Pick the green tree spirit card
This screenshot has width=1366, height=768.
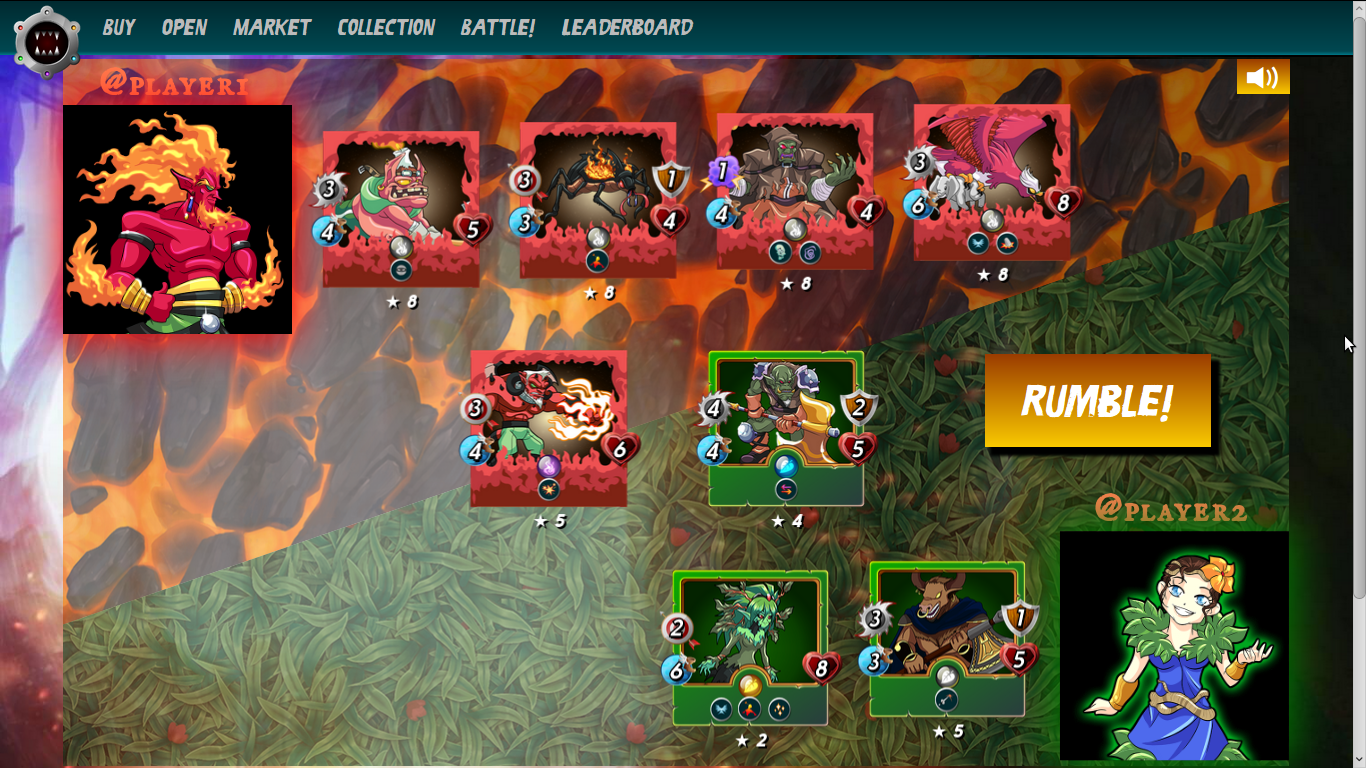pyautogui.click(x=750, y=647)
